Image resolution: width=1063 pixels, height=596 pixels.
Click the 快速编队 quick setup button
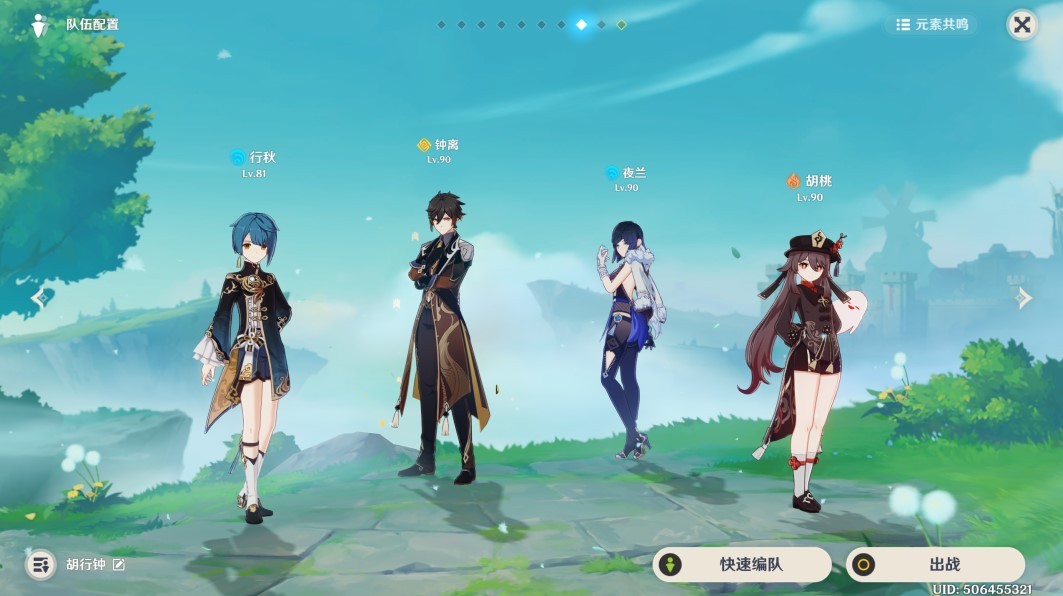[x=741, y=565]
